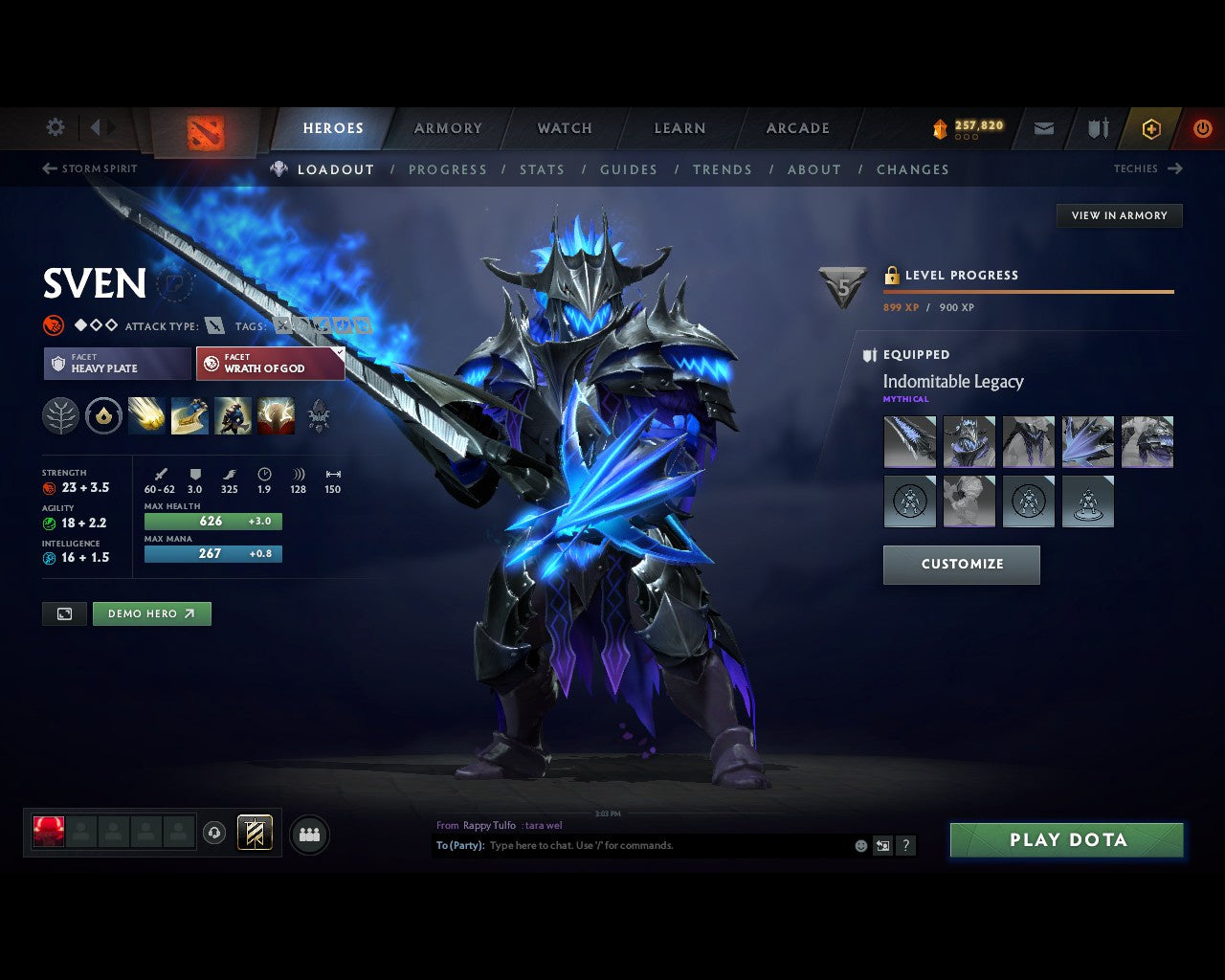Click the Techies forward arrow
This screenshot has height=980, width=1225.
[1175, 168]
